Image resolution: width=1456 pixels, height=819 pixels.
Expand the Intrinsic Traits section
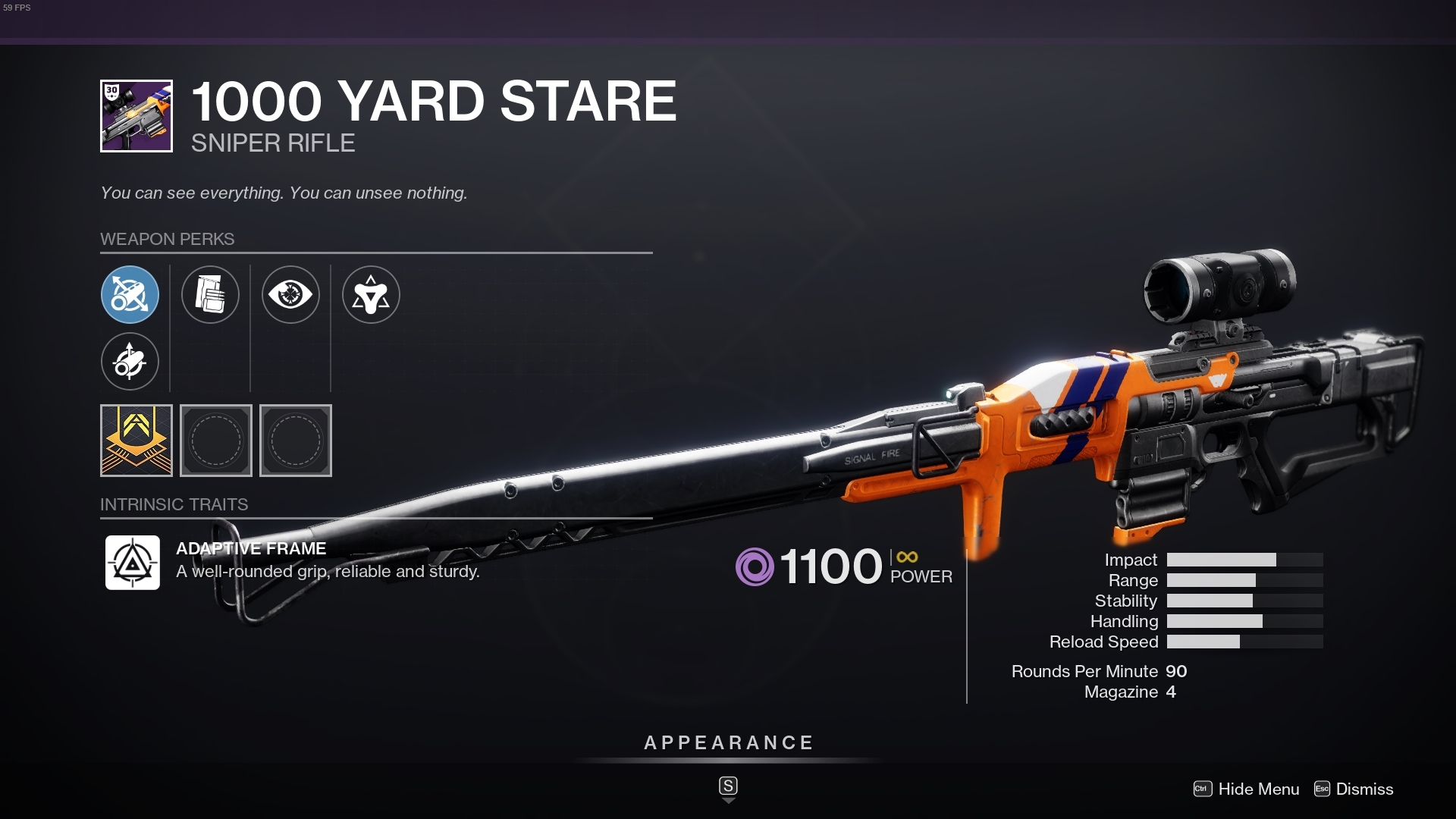[174, 504]
